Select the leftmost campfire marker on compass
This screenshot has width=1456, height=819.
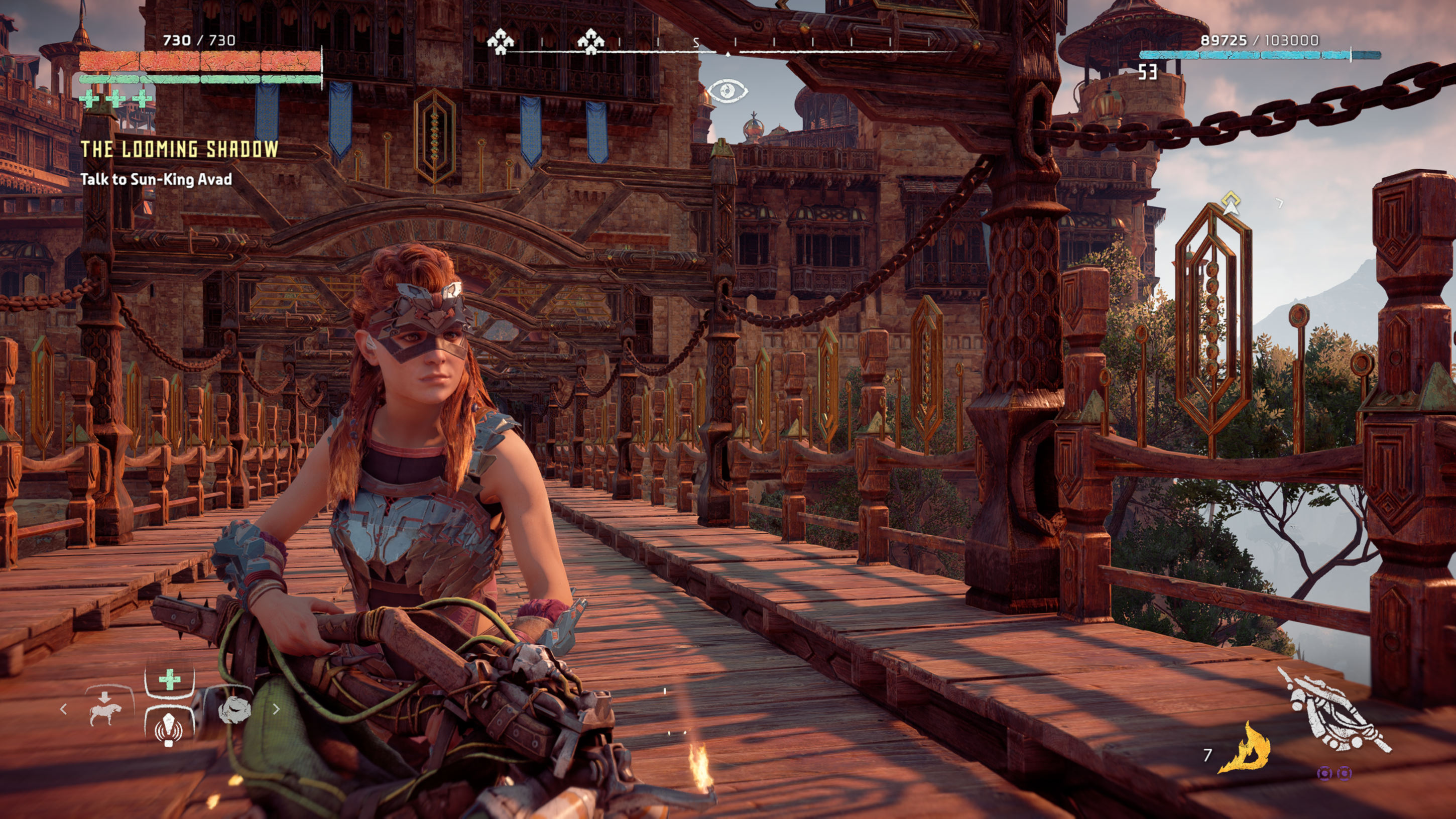tap(500, 42)
